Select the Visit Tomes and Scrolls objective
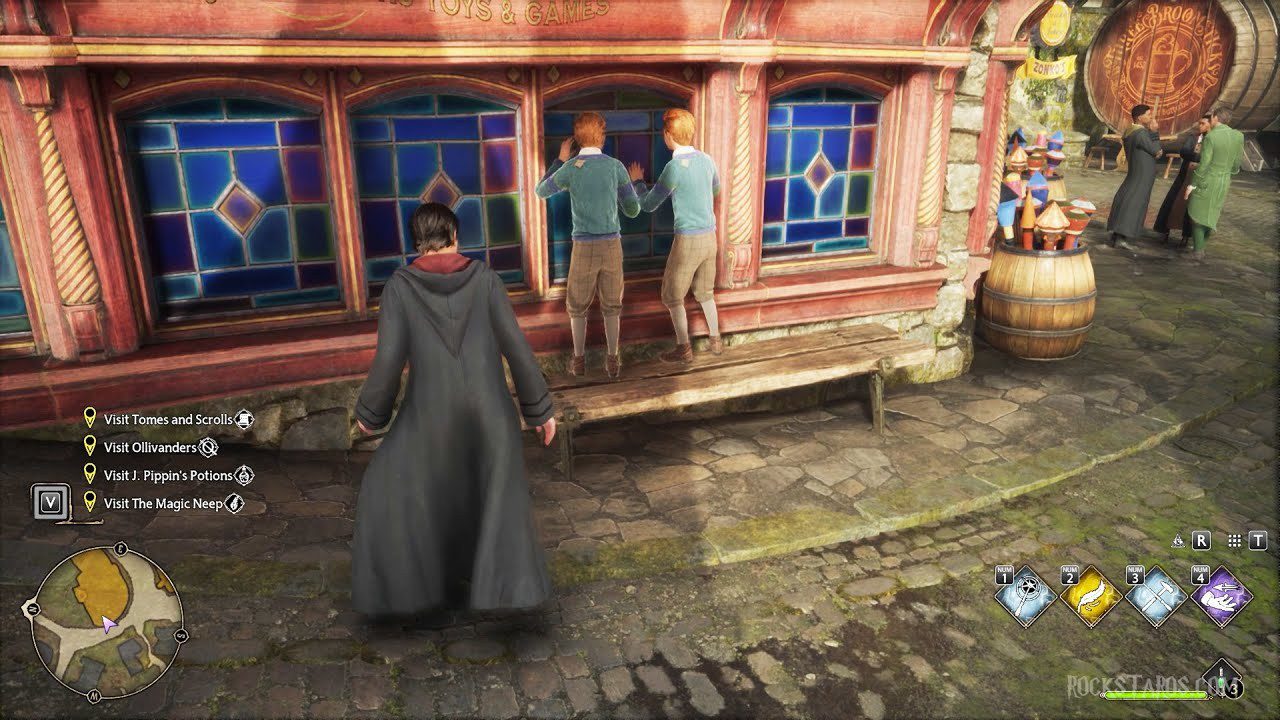1280x720 pixels. pyautogui.click(x=168, y=418)
